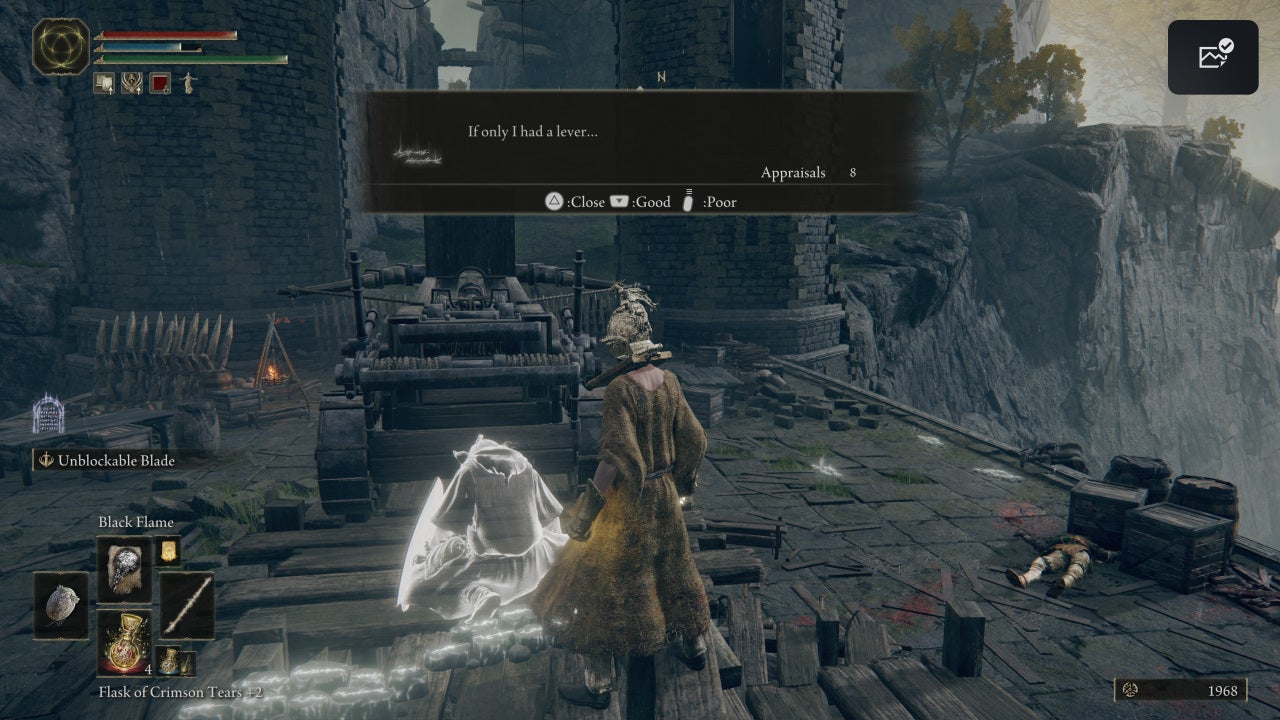The width and height of the screenshot is (1280, 720).
Task: Click the golden talisman pouch icon
Action: pyautogui.click(x=168, y=554)
